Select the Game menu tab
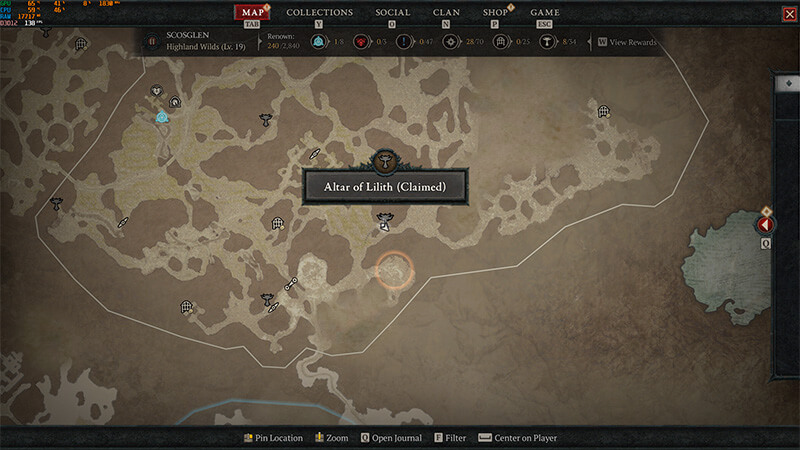This screenshot has width=800, height=450. [545, 13]
